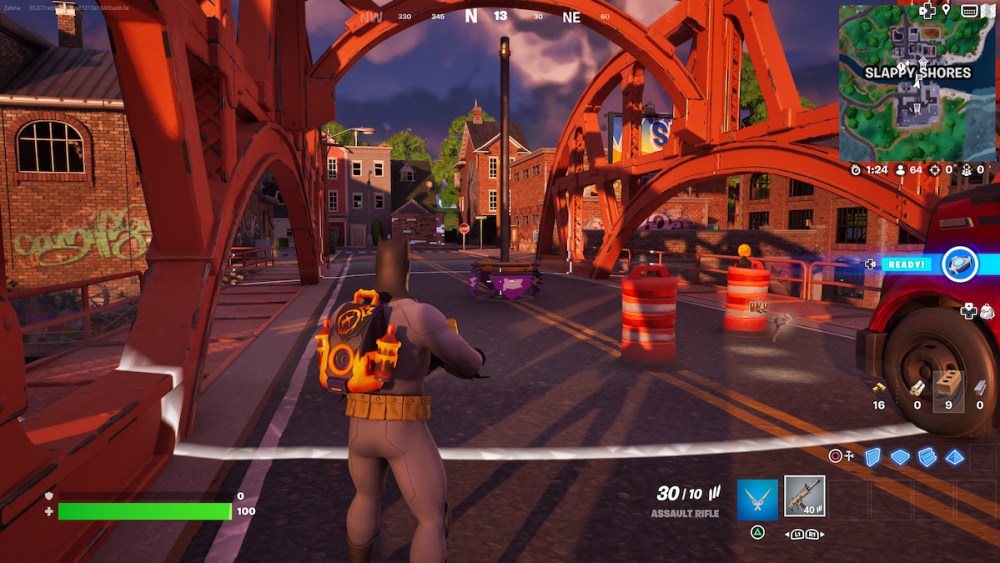Select the blue harvesting tool slot
Image resolution: width=1000 pixels, height=563 pixels.
pyautogui.click(x=757, y=498)
